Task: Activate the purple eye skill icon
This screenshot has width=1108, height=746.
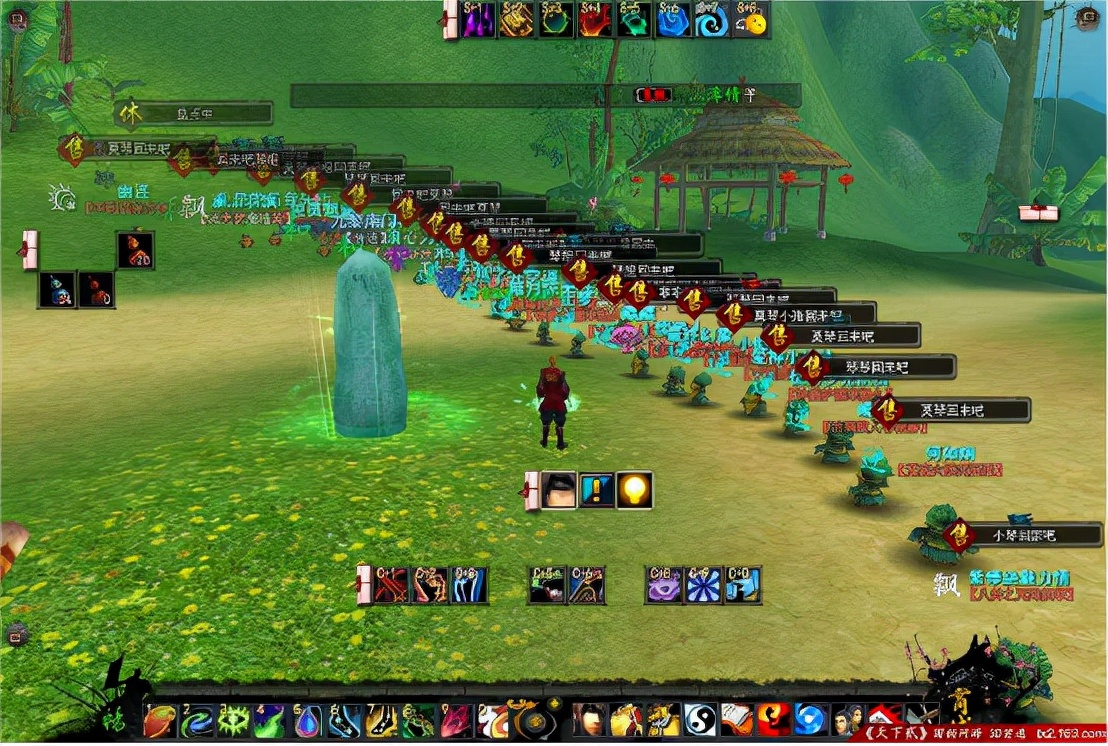Action: pyautogui.click(x=664, y=585)
